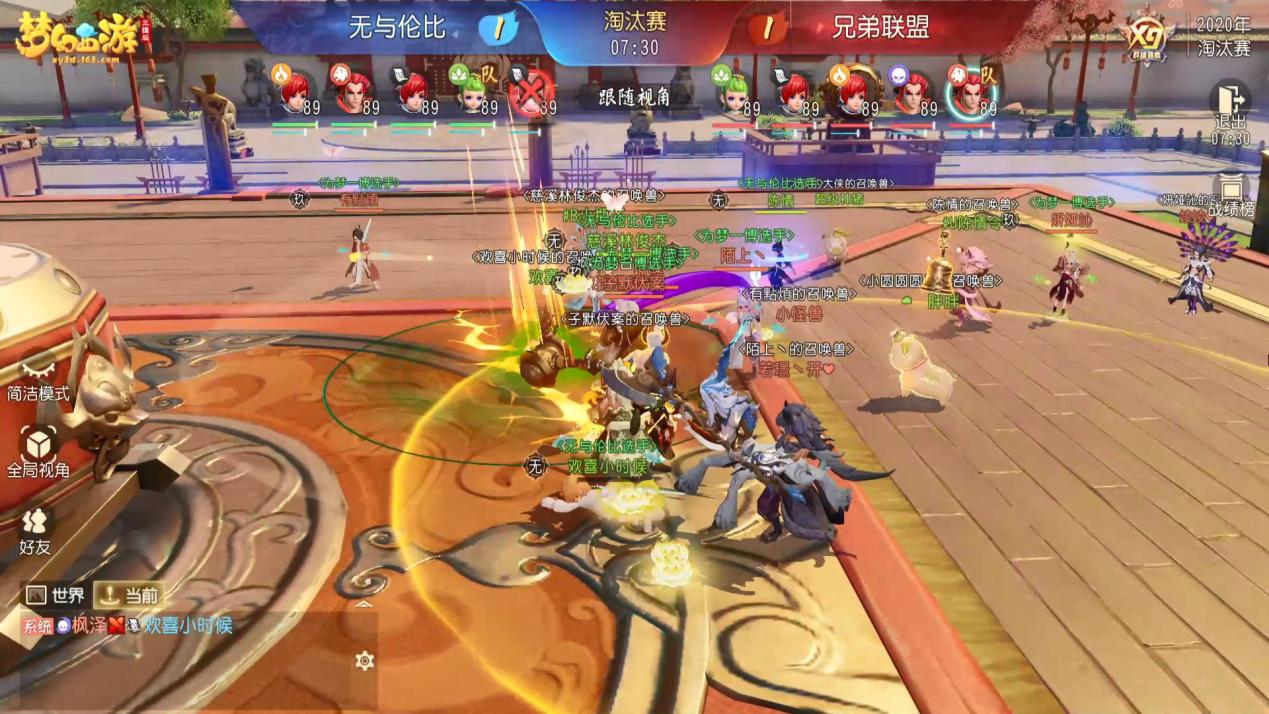Open the 好友 friends list
1269x714 pixels.
point(35,530)
